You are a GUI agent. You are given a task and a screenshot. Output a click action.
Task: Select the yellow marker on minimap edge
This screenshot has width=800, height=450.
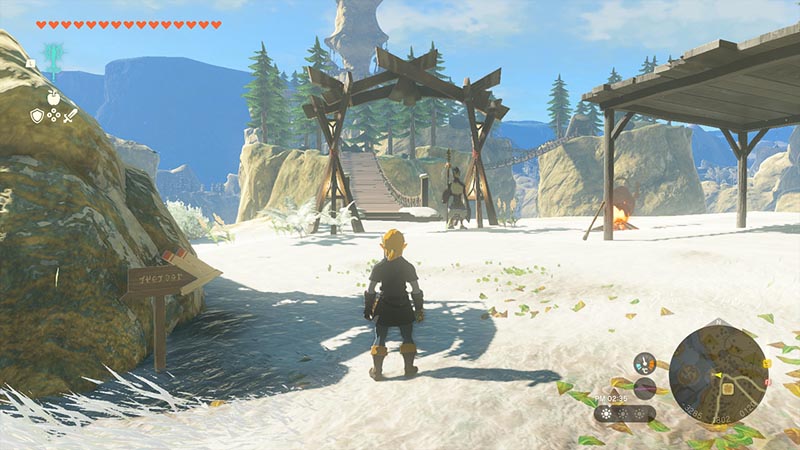[765, 361]
